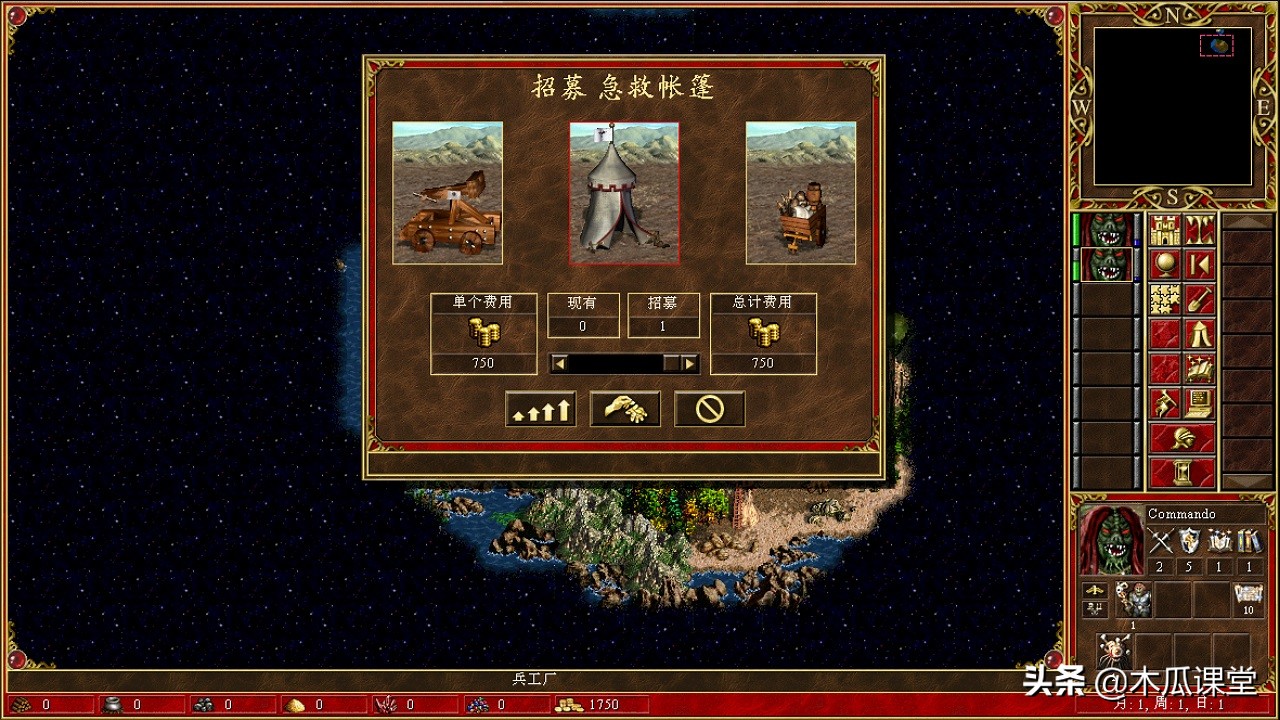
Task: Toggle the underground map level view
Action: [1199, 228]
